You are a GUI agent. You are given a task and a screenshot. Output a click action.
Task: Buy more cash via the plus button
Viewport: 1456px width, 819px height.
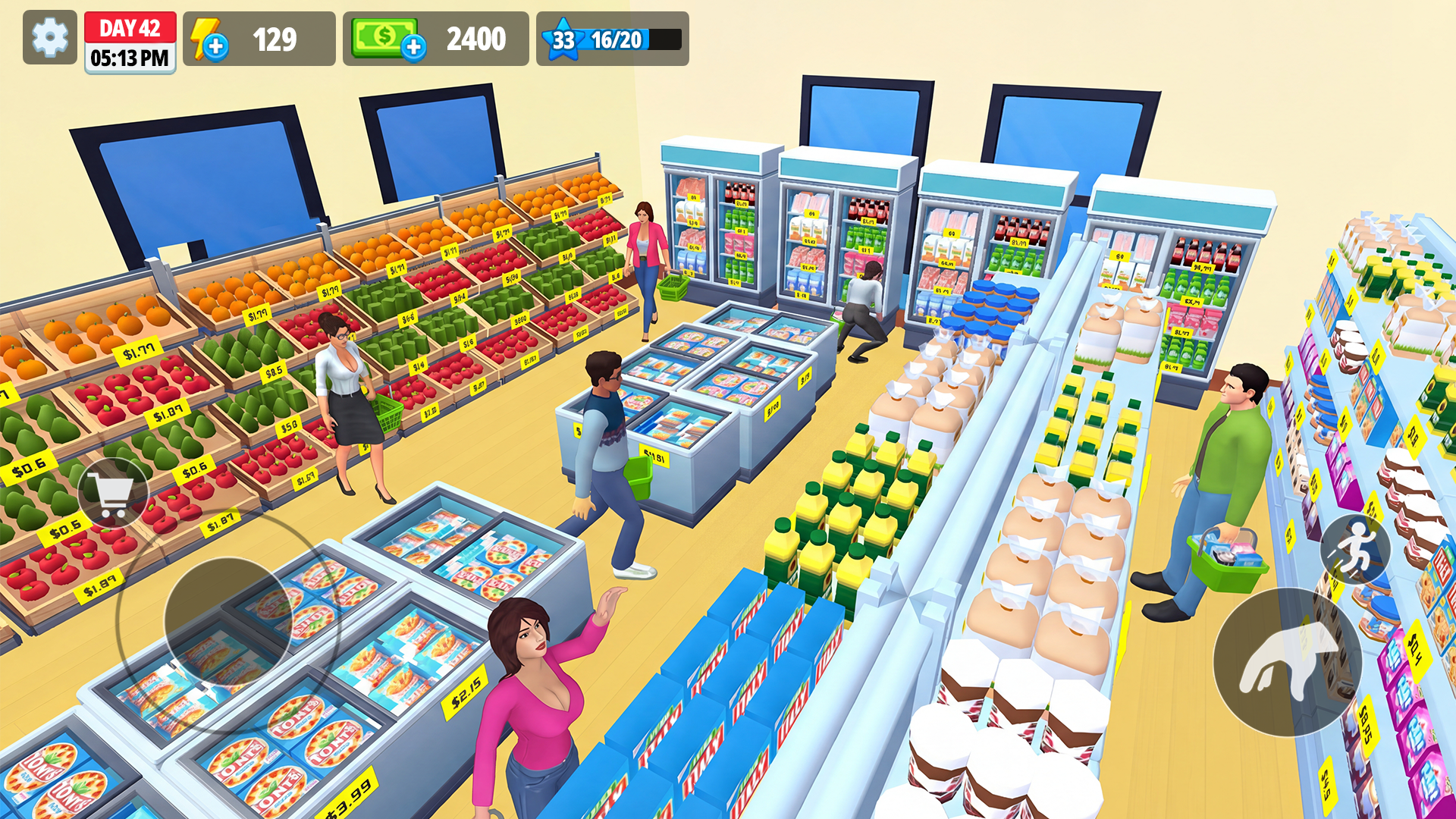[x=413, y=47]
